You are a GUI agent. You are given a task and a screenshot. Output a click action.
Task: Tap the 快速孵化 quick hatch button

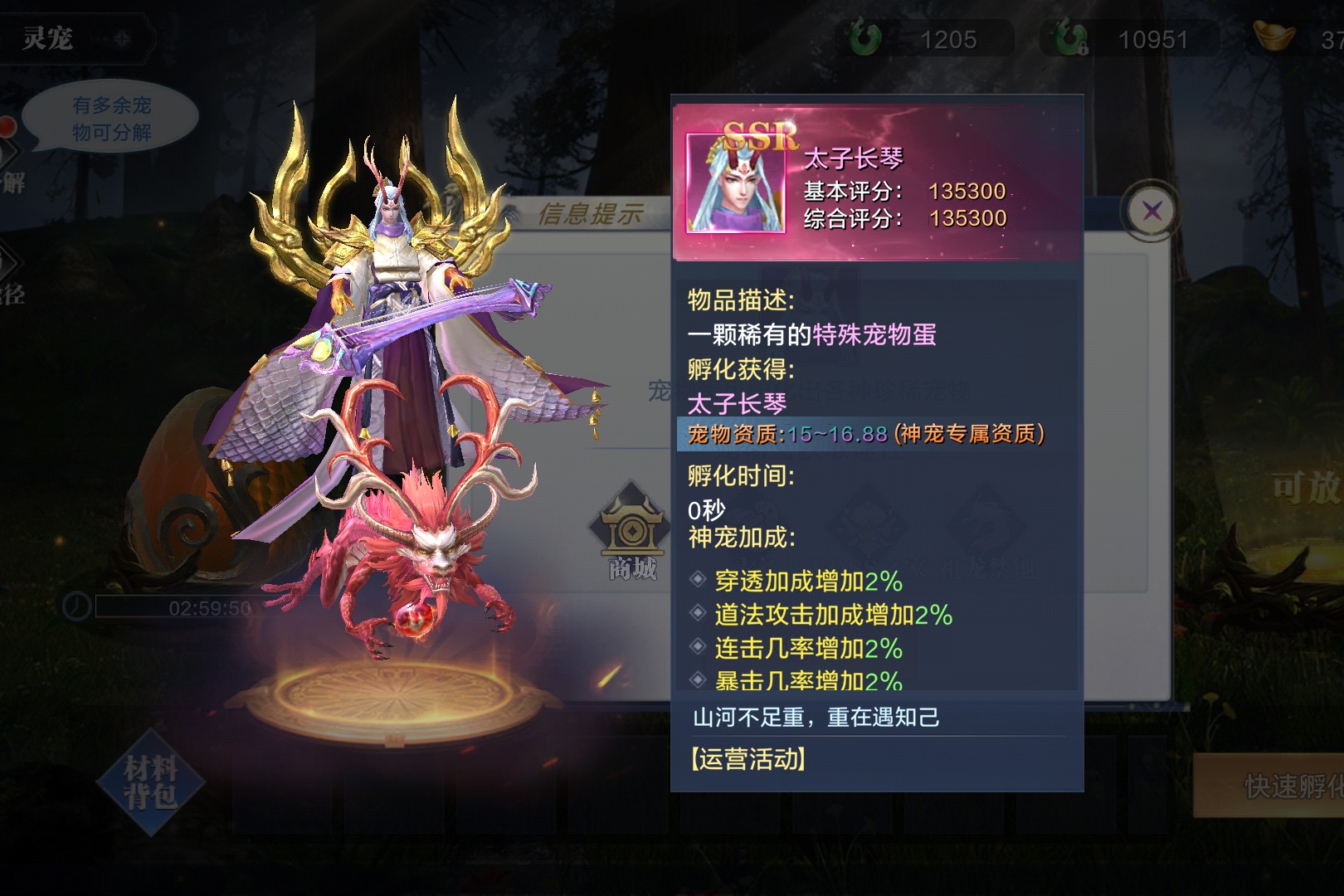[1271, 786]
